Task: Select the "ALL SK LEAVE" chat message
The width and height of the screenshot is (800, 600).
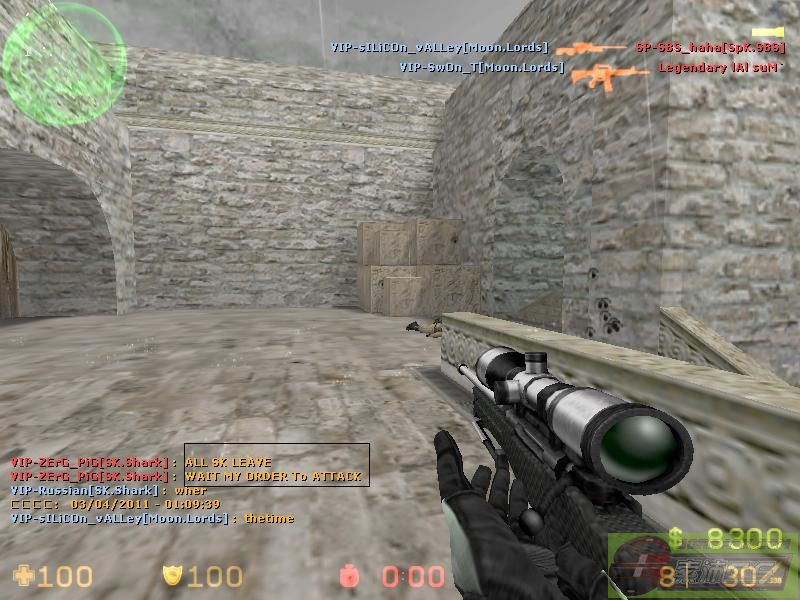Action: [228, 463]
